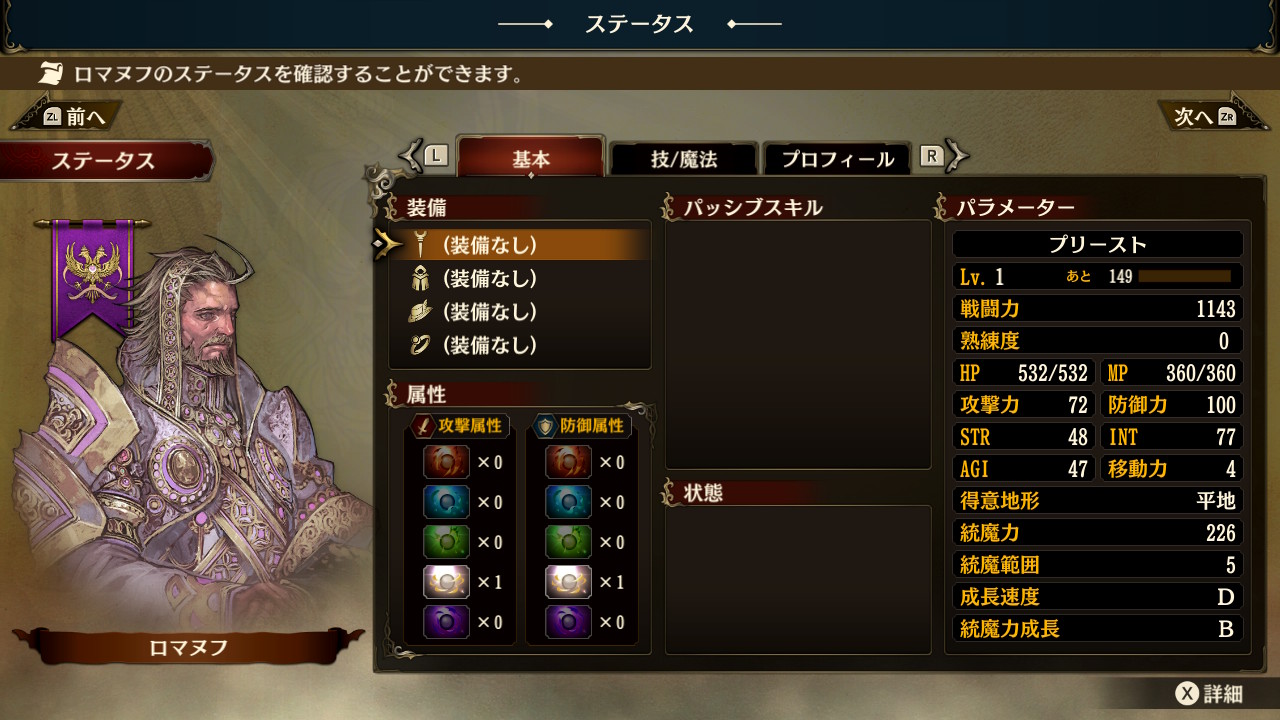Show the プロフィール tab
Viewport: 1280px width, 720px height.
tap(836, 159)
